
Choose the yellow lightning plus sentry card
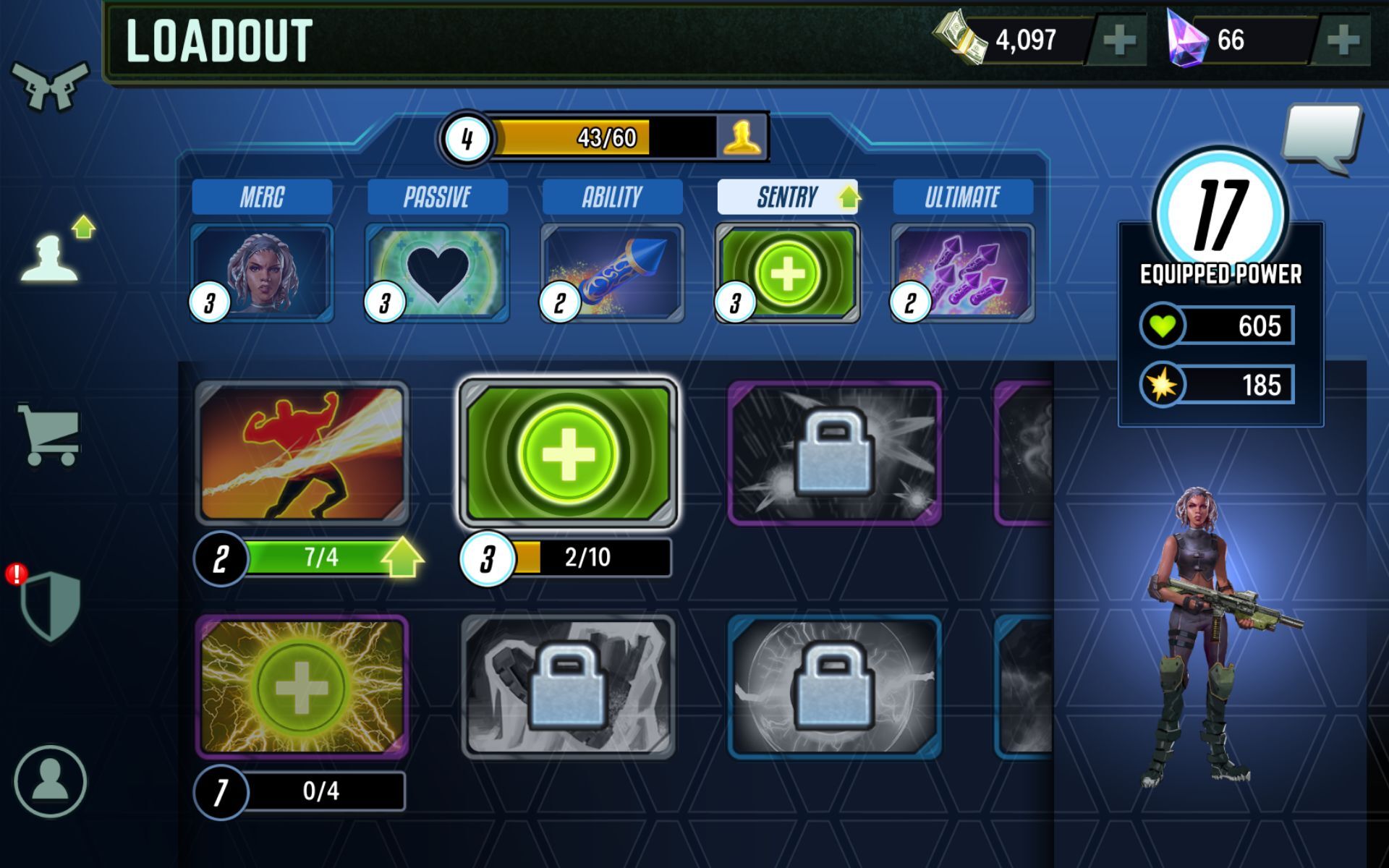(302, 686)
